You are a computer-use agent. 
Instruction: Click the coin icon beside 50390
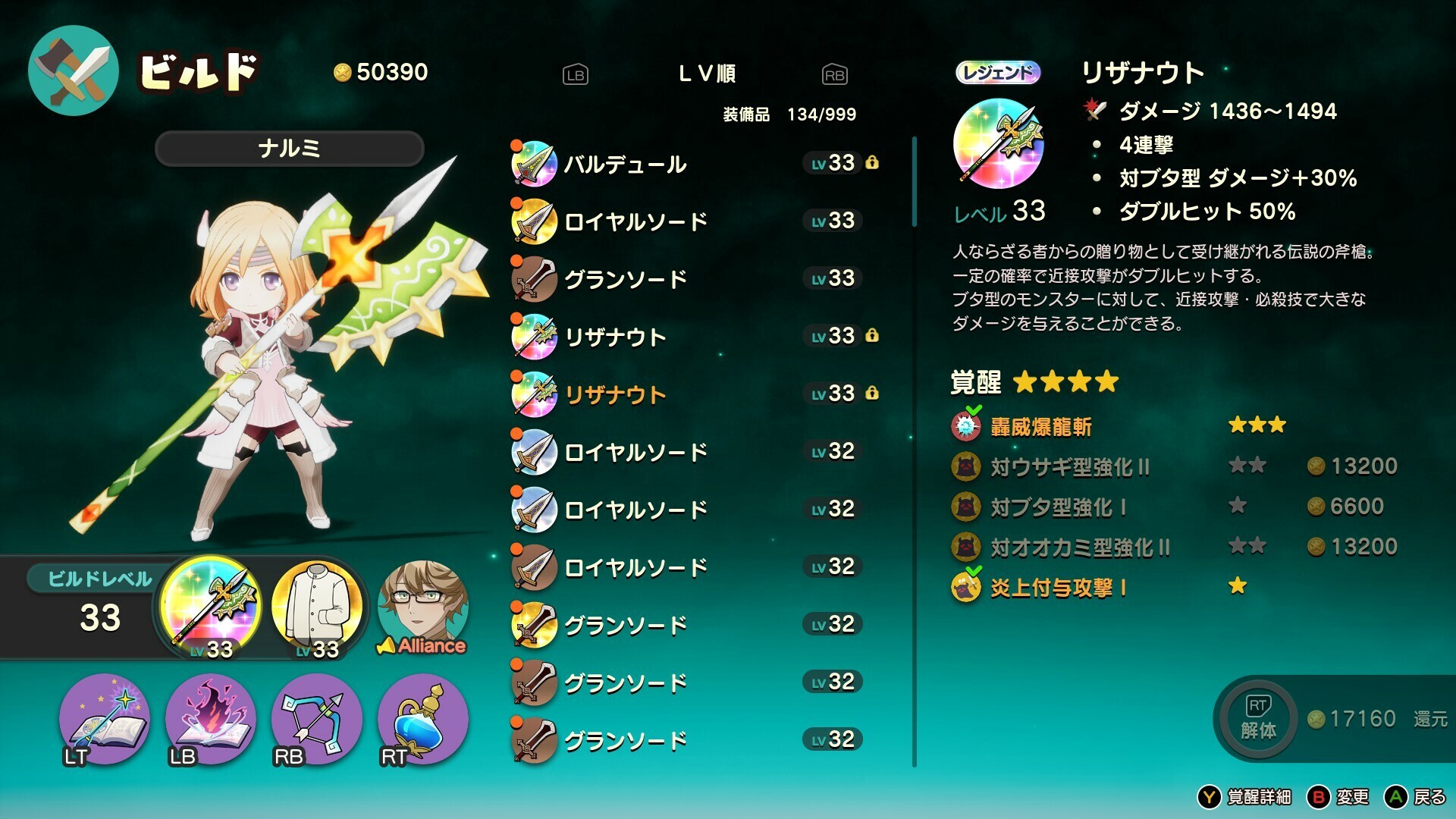pyautogui.click(x=343, y=73)
